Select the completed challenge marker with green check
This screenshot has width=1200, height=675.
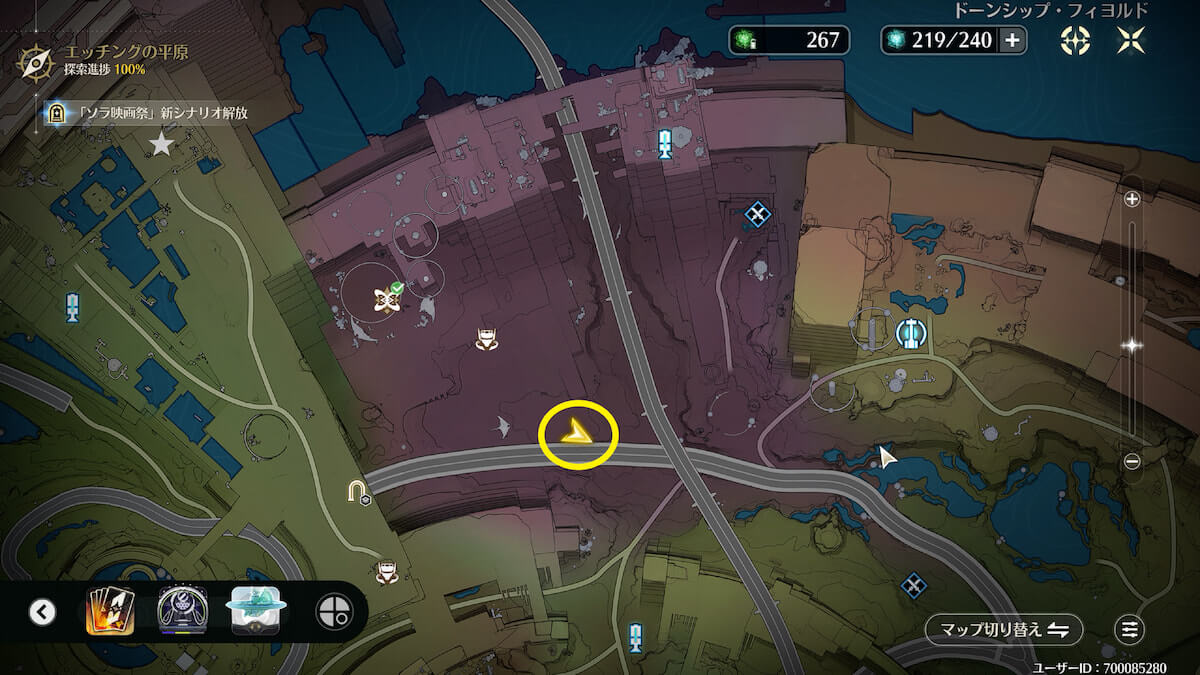click(x=386, y=297)
